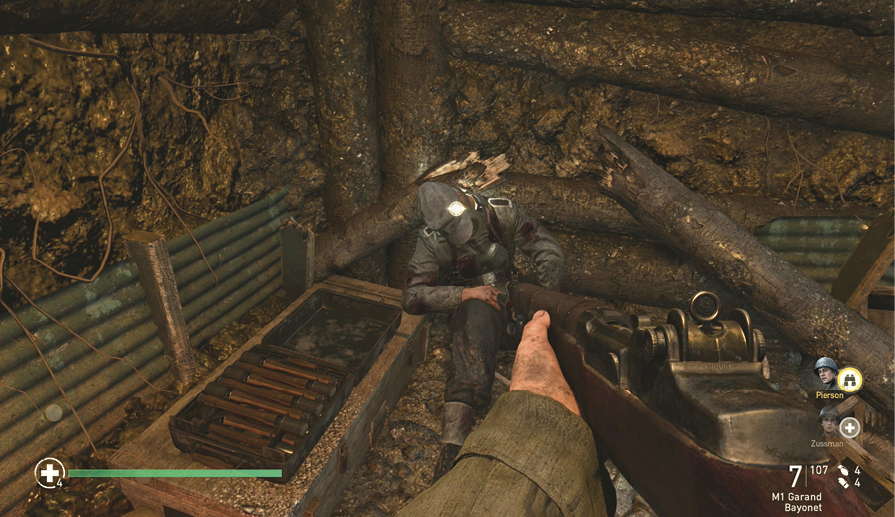The width and height of the screenshot is (895, 517).
Task: Click the M1 Garand Bayonet weapon label
Action: pos(796,502)
